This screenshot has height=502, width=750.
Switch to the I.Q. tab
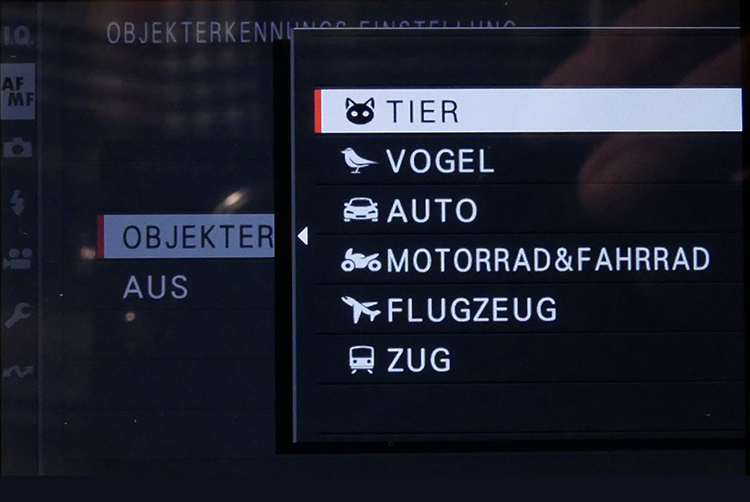point(17,37)
